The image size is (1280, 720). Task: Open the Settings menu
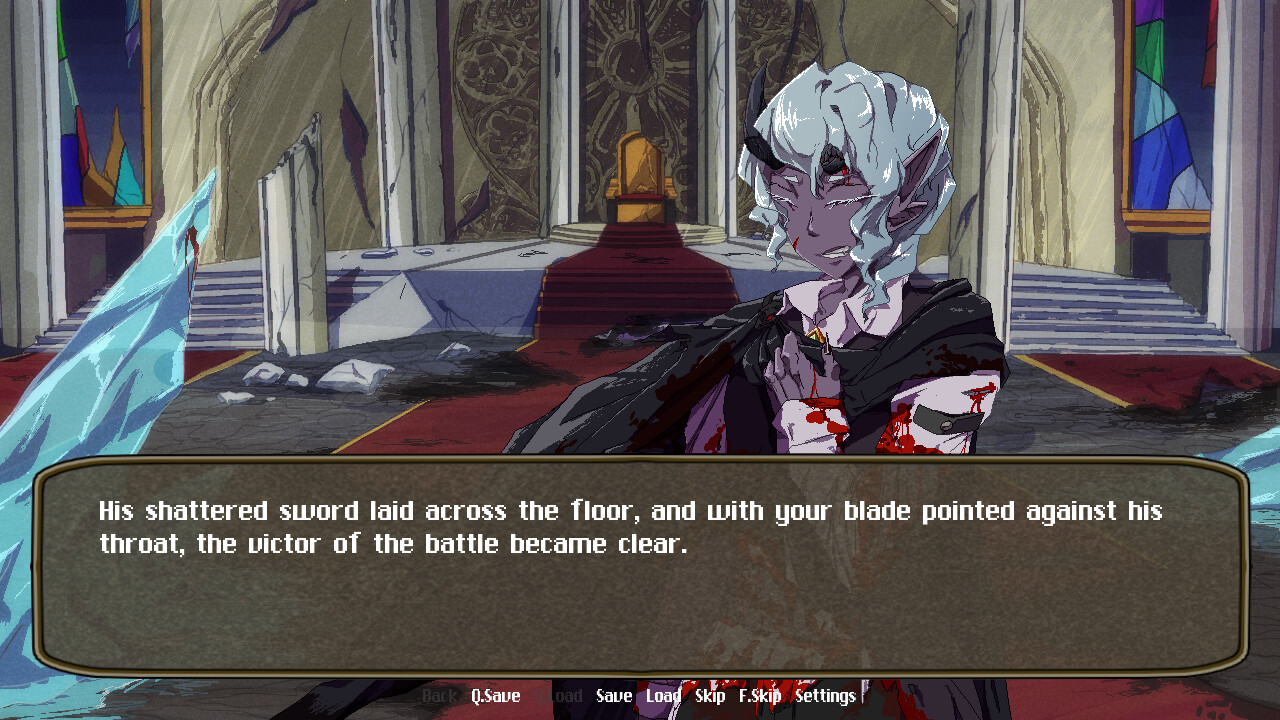[x=826, y=695]
